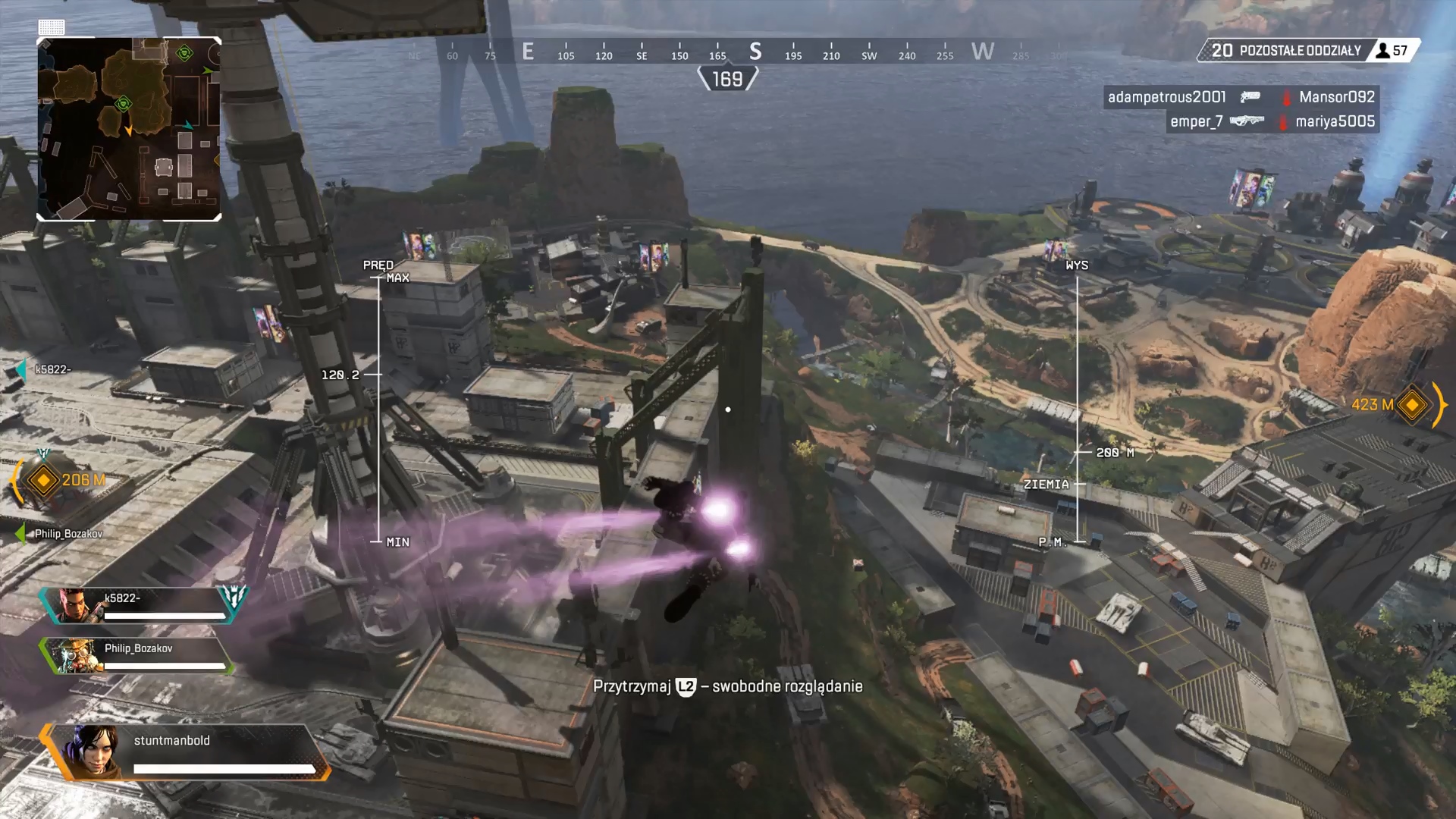Click the 206 M ping marker
Viewport: 1456px width, 819px height.
point(43,480)
